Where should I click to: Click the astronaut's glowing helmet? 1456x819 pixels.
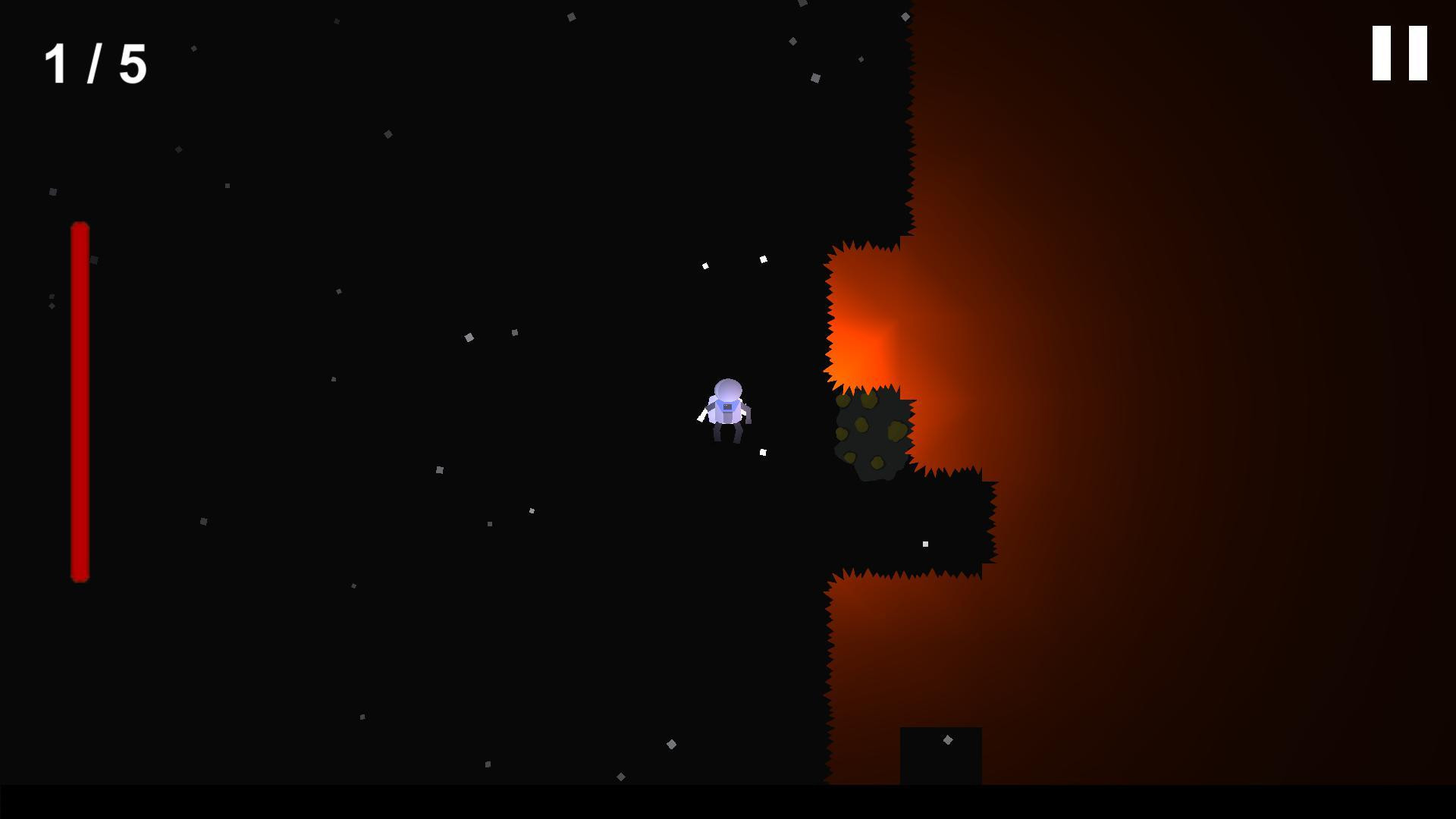pos(728,388)
